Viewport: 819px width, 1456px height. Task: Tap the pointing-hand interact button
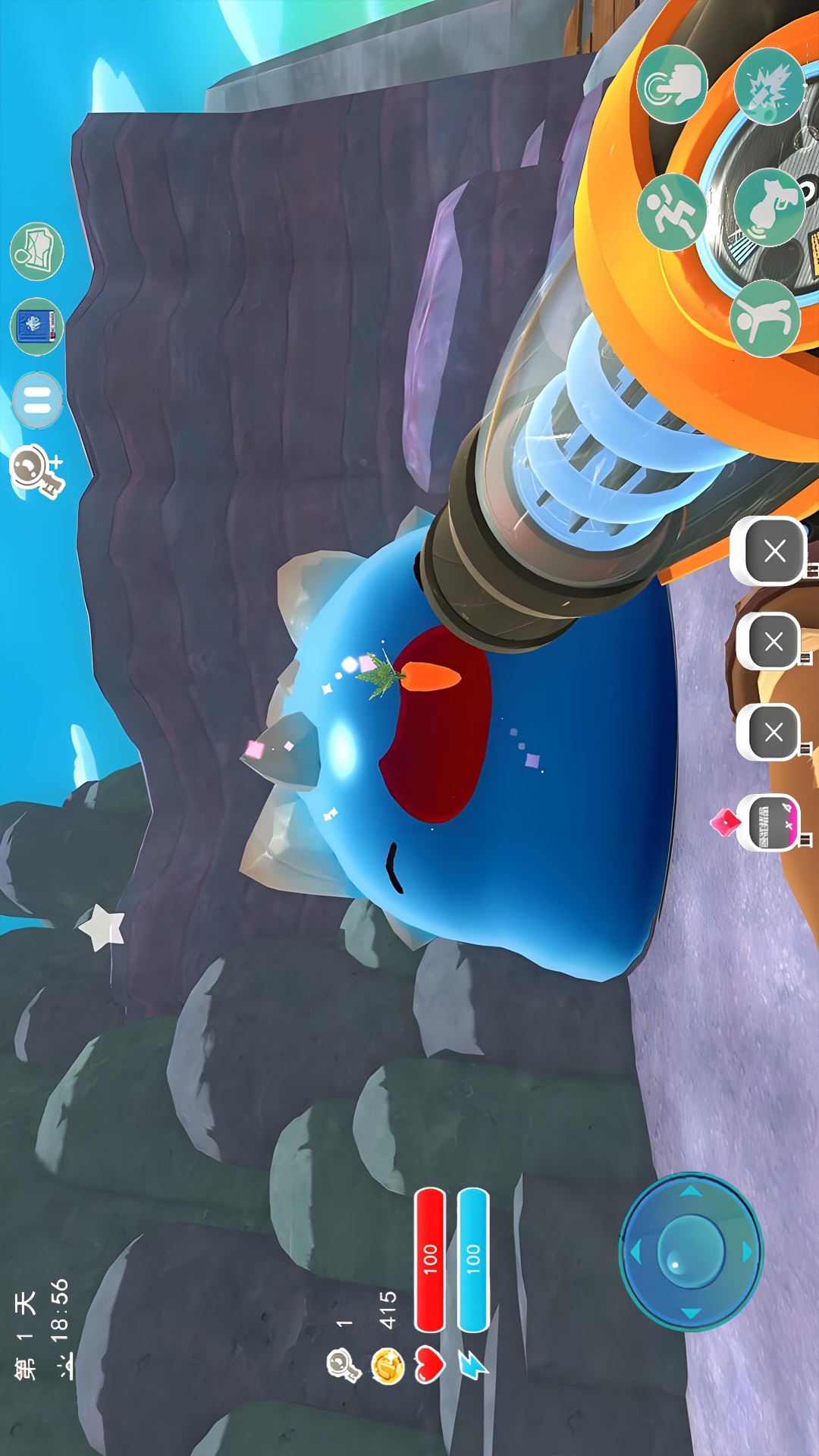pos(671,85)
